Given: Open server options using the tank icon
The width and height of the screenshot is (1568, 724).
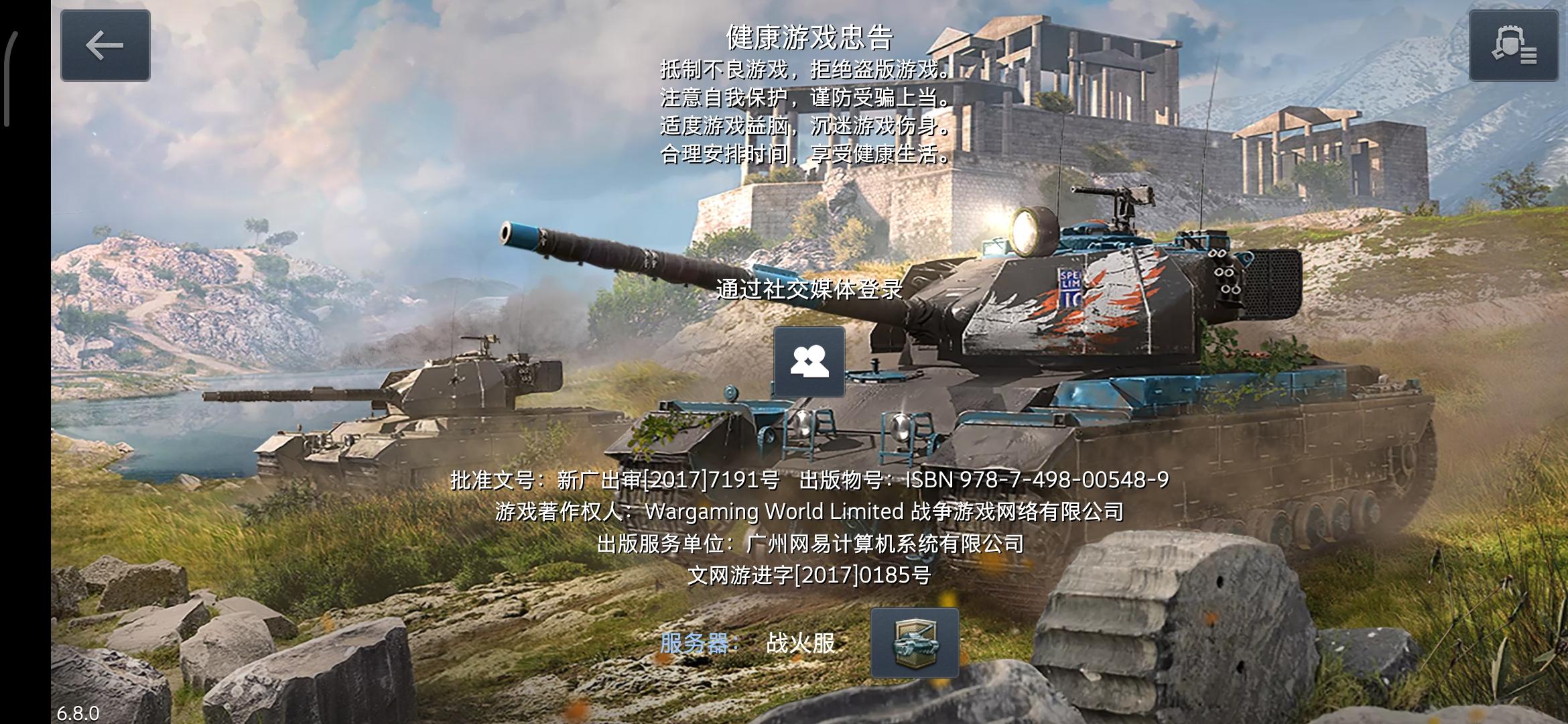Looking at the screenshot, I should 915,643.
